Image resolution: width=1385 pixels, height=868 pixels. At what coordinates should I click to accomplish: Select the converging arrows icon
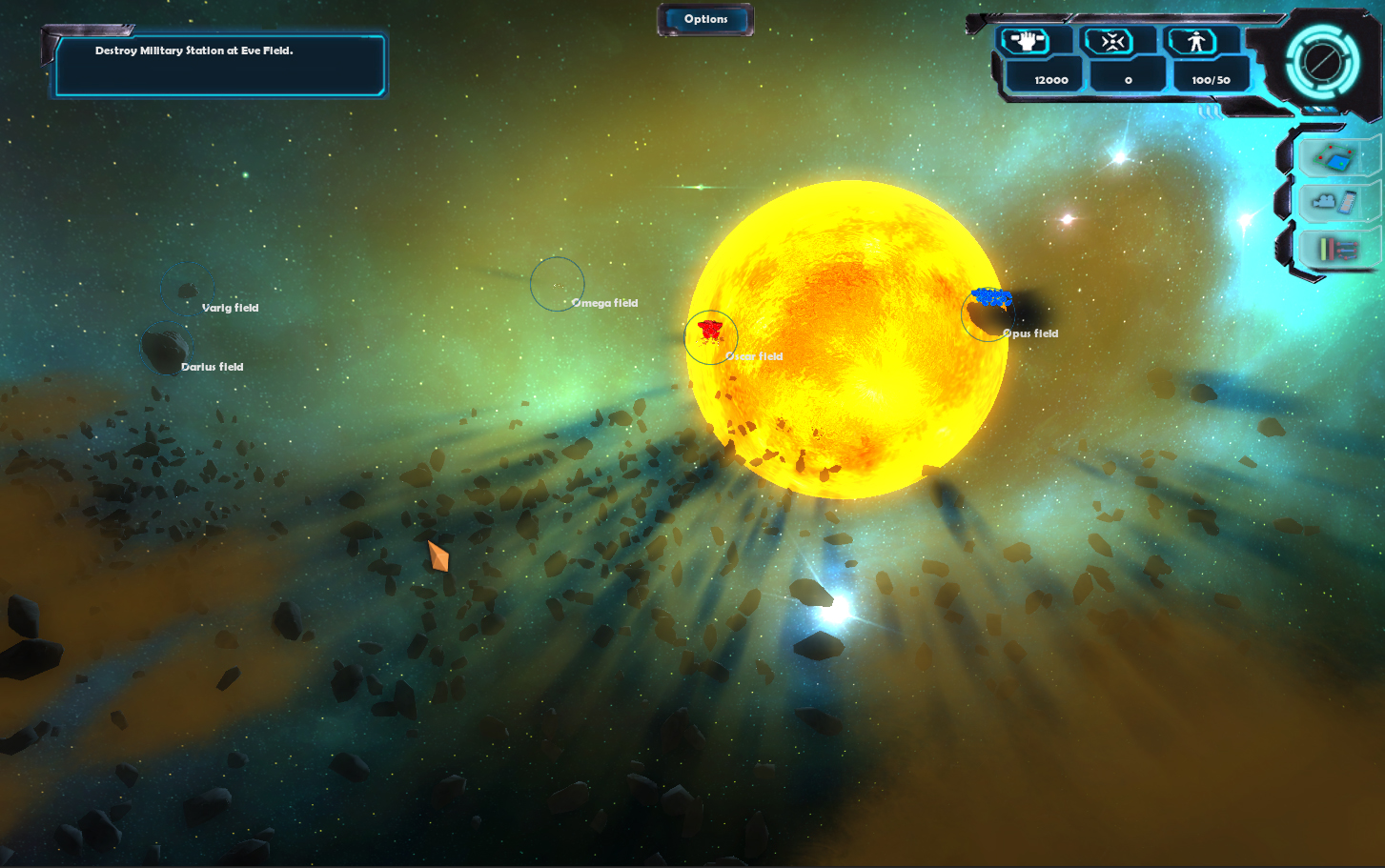[1111, 41]
